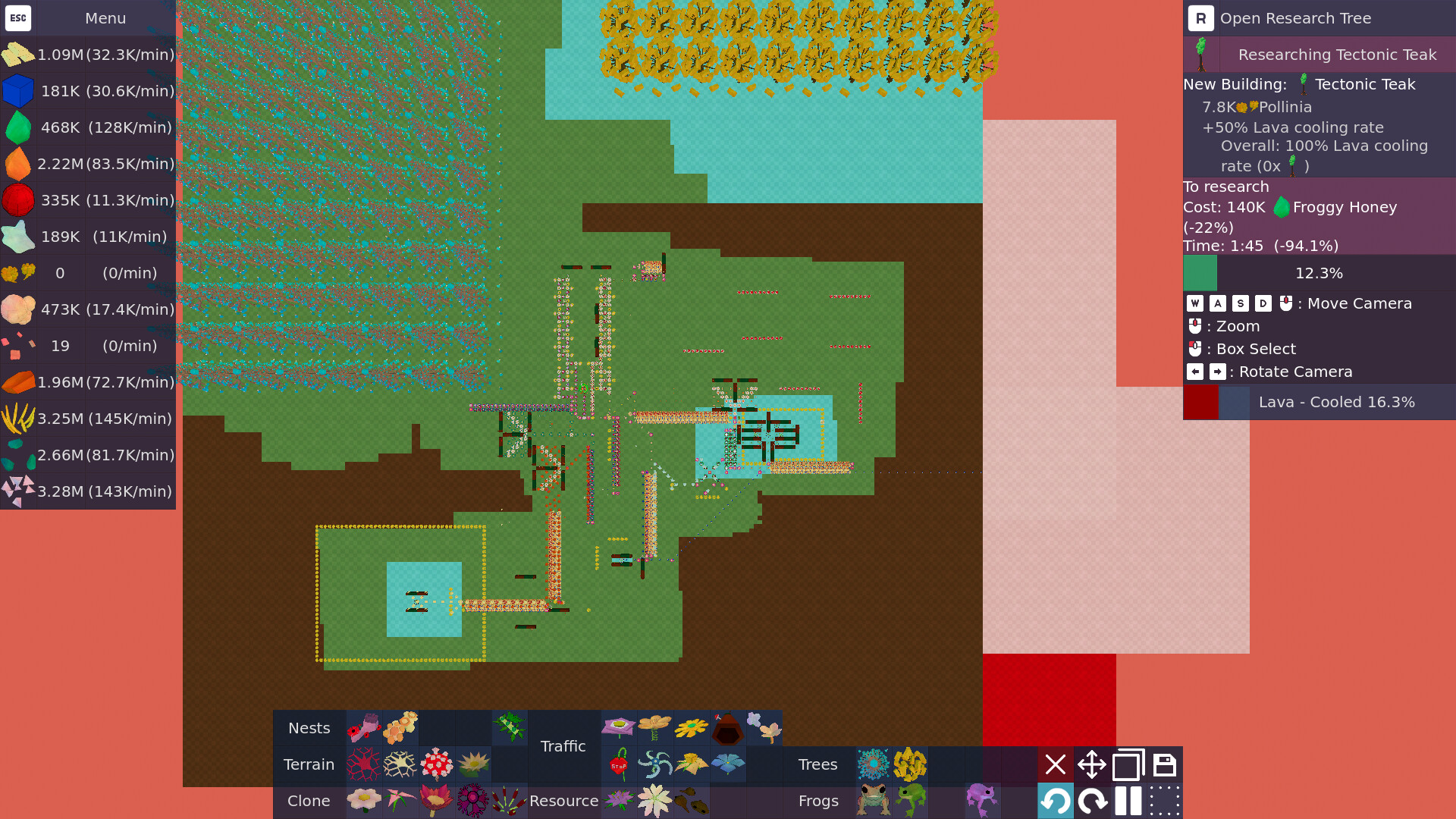This screenshot has height=819, width=1456.
Task: Place the red stop sign flower
Action: 619,764
